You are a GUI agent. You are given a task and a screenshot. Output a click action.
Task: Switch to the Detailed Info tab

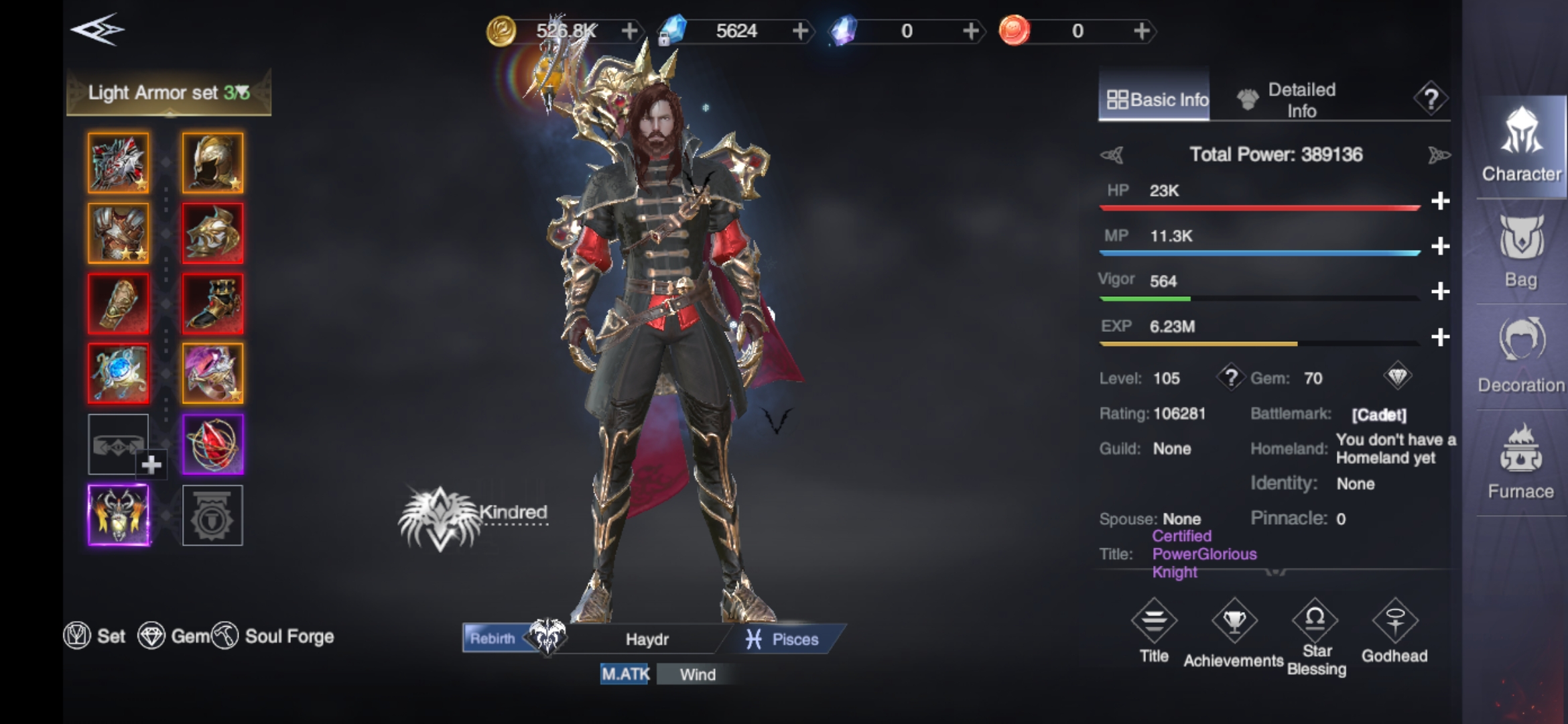click(1287, 100)
